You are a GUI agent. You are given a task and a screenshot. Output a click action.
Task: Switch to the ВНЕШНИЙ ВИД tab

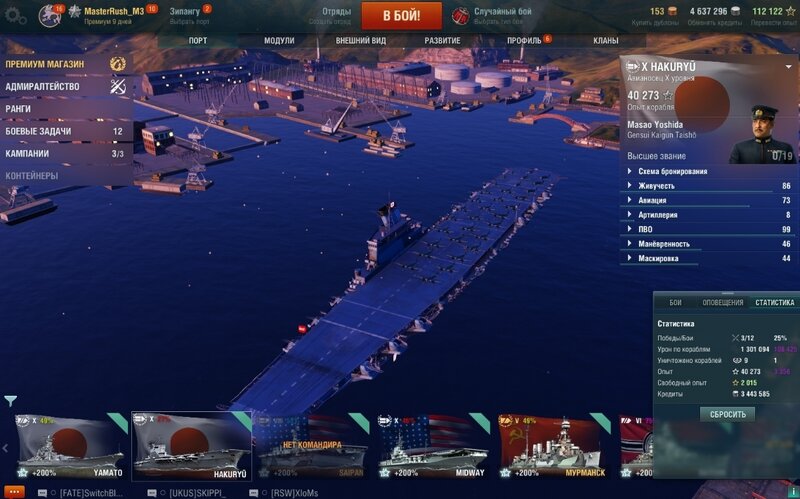coord(359,41)
